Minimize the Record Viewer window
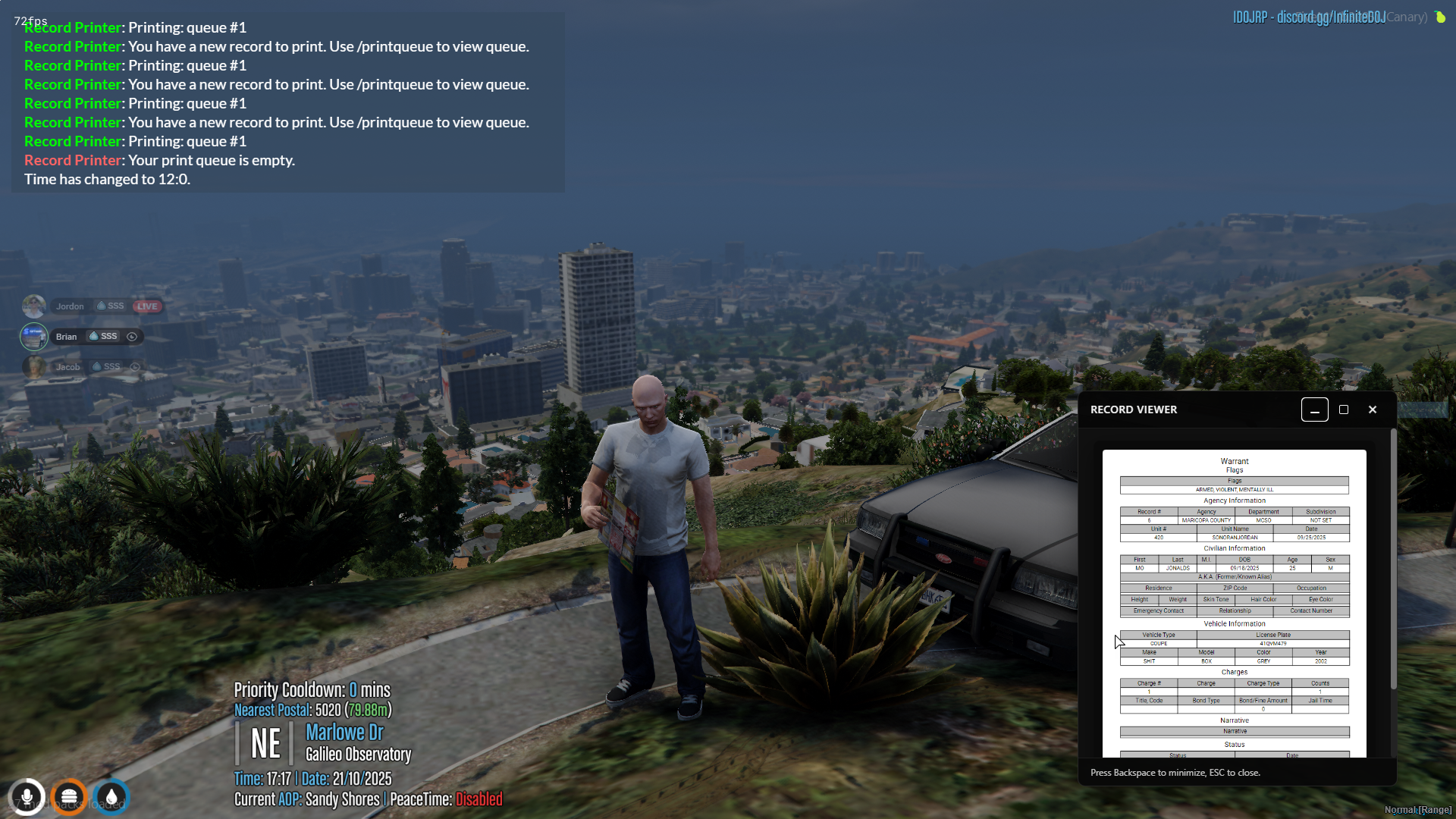Image resolution: width=1456 pixels, height=819 pixels. (1314, 409)
